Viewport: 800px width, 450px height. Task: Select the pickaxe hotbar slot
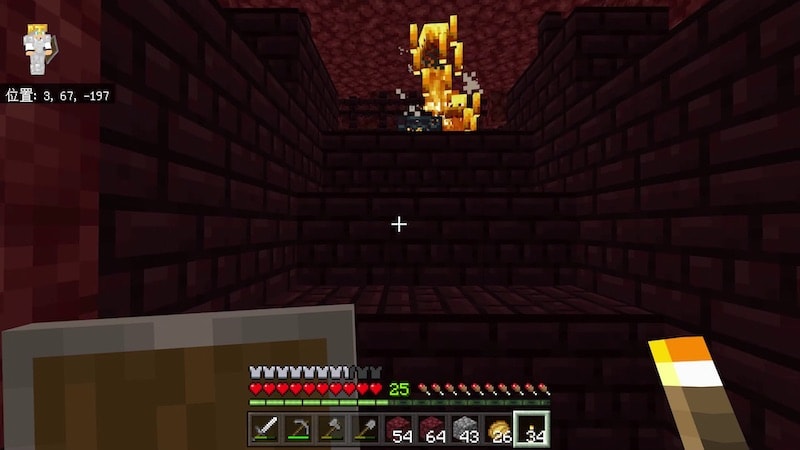[x=298, y=429]
